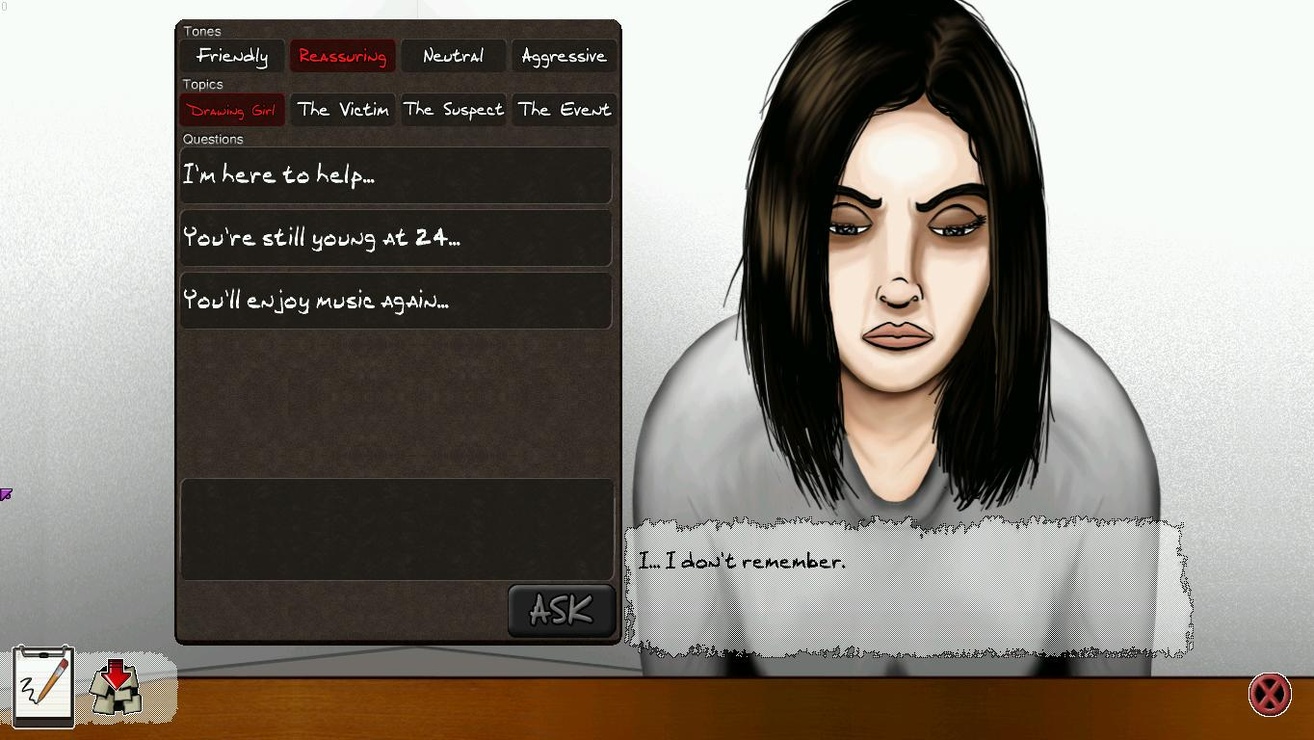Select the "I'm here to help..." question

[396, 176]
